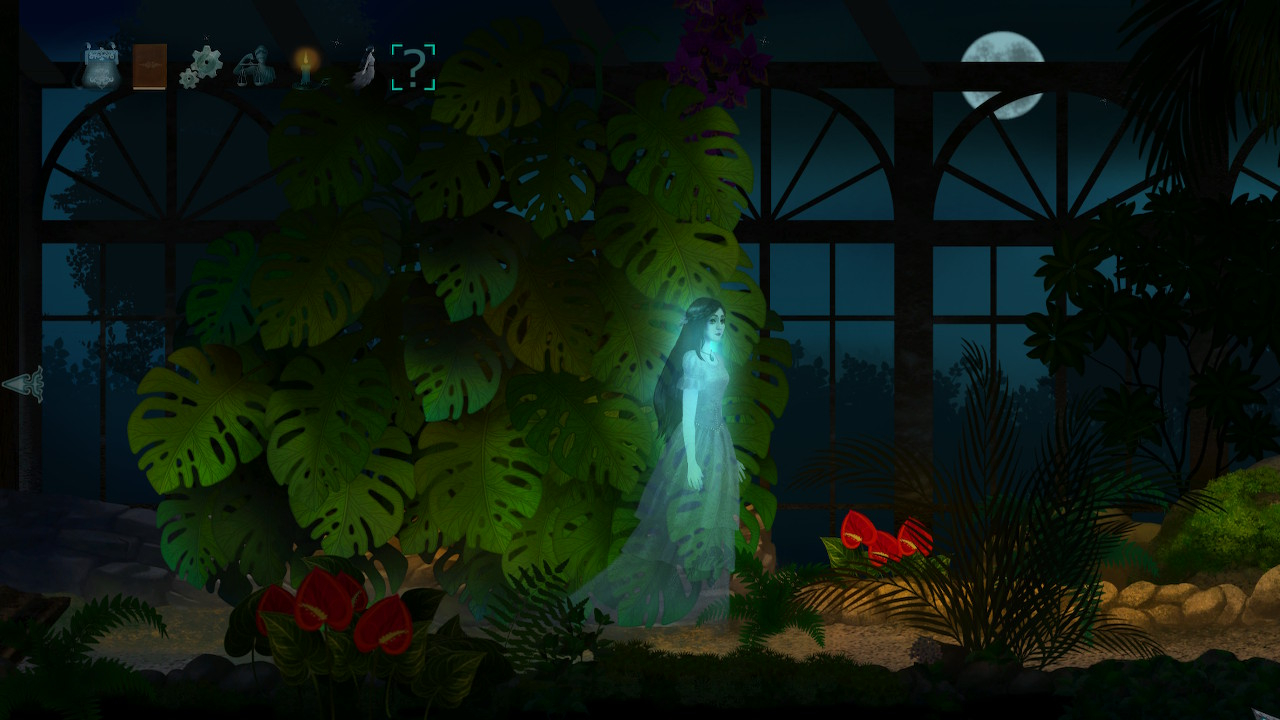
Task: Click the ghost woman icon in toolbar
Action: coord(362,69)
